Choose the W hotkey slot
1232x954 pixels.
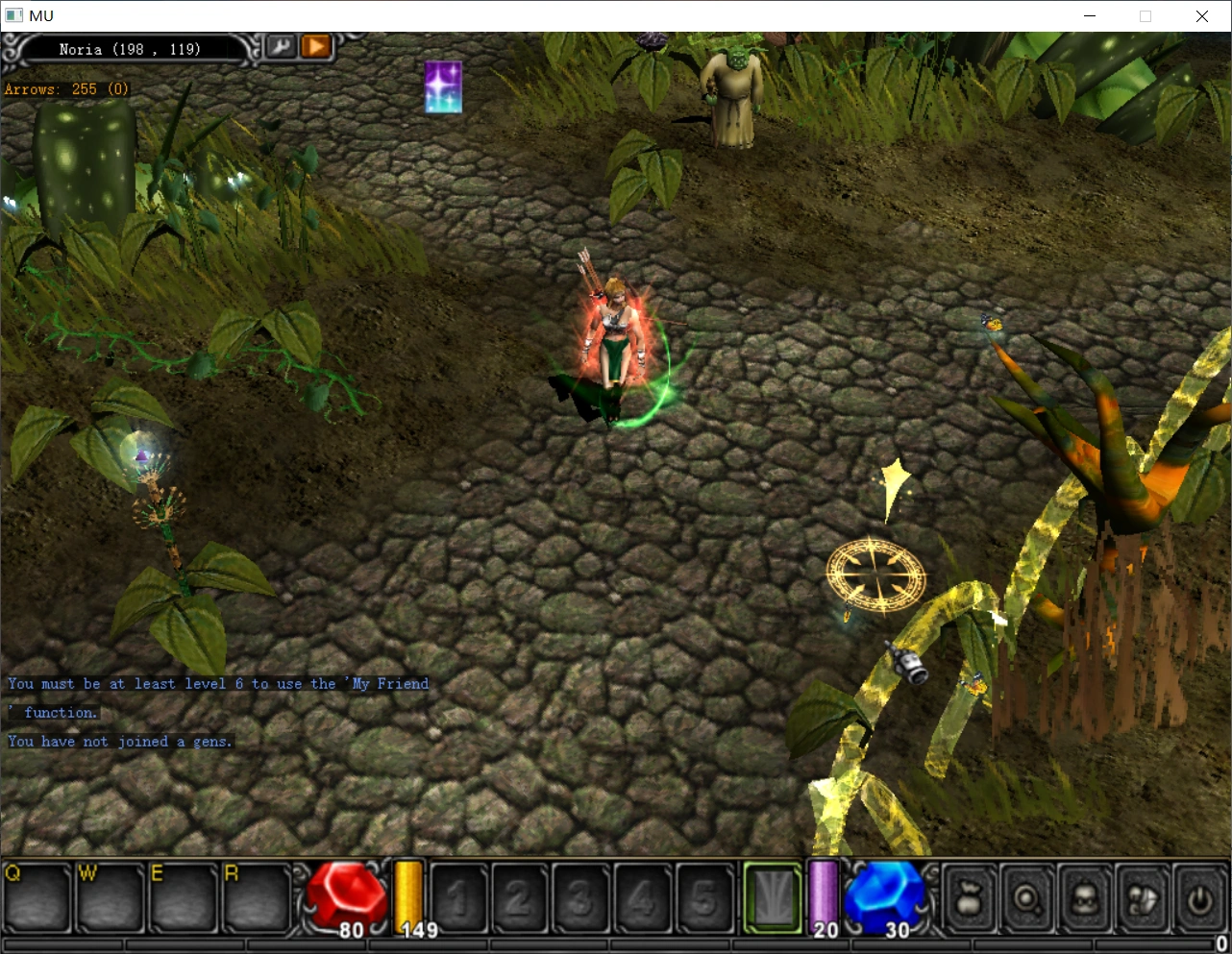coord(111,898)
